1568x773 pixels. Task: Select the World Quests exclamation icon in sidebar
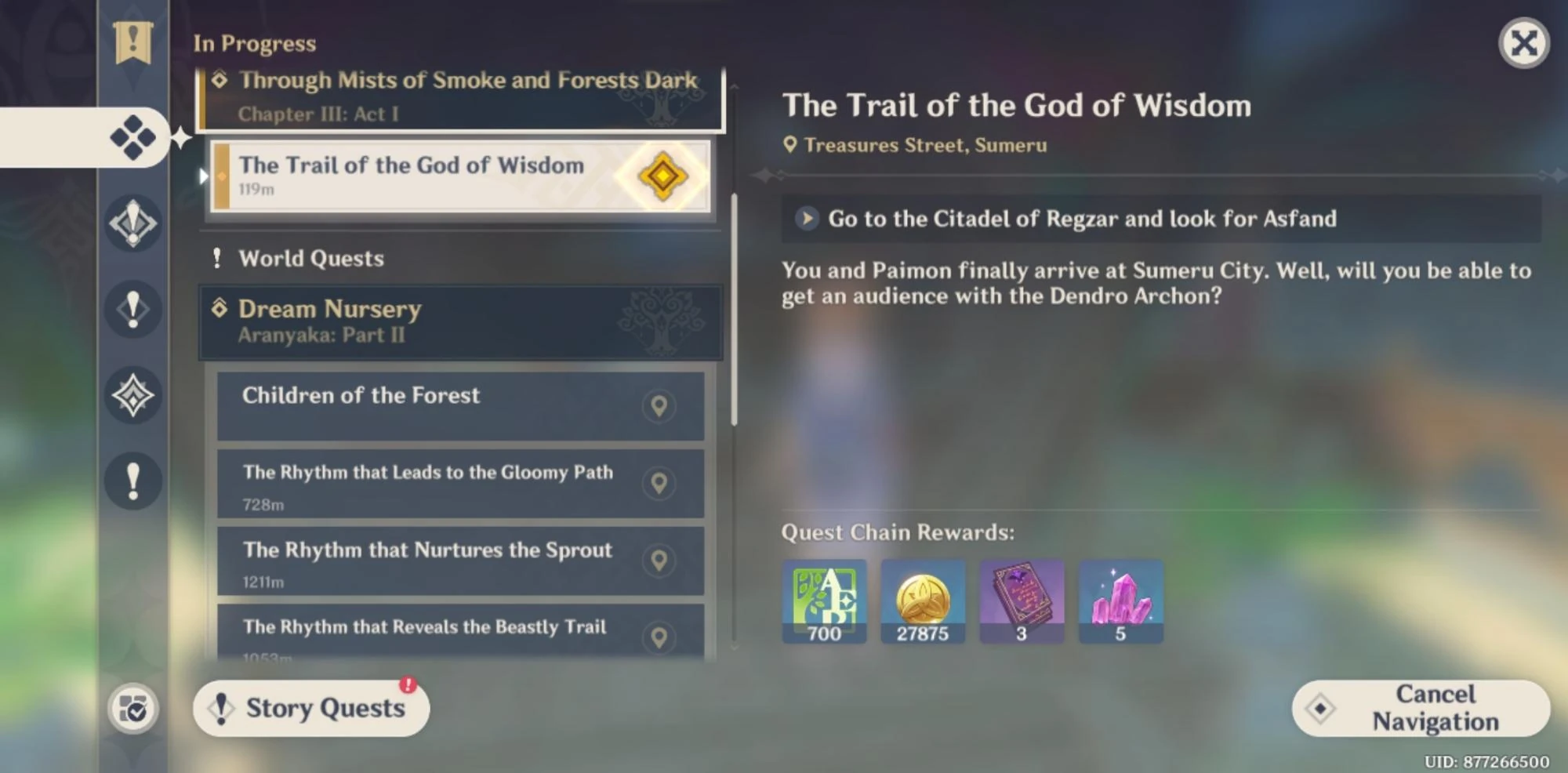point(133,481)
